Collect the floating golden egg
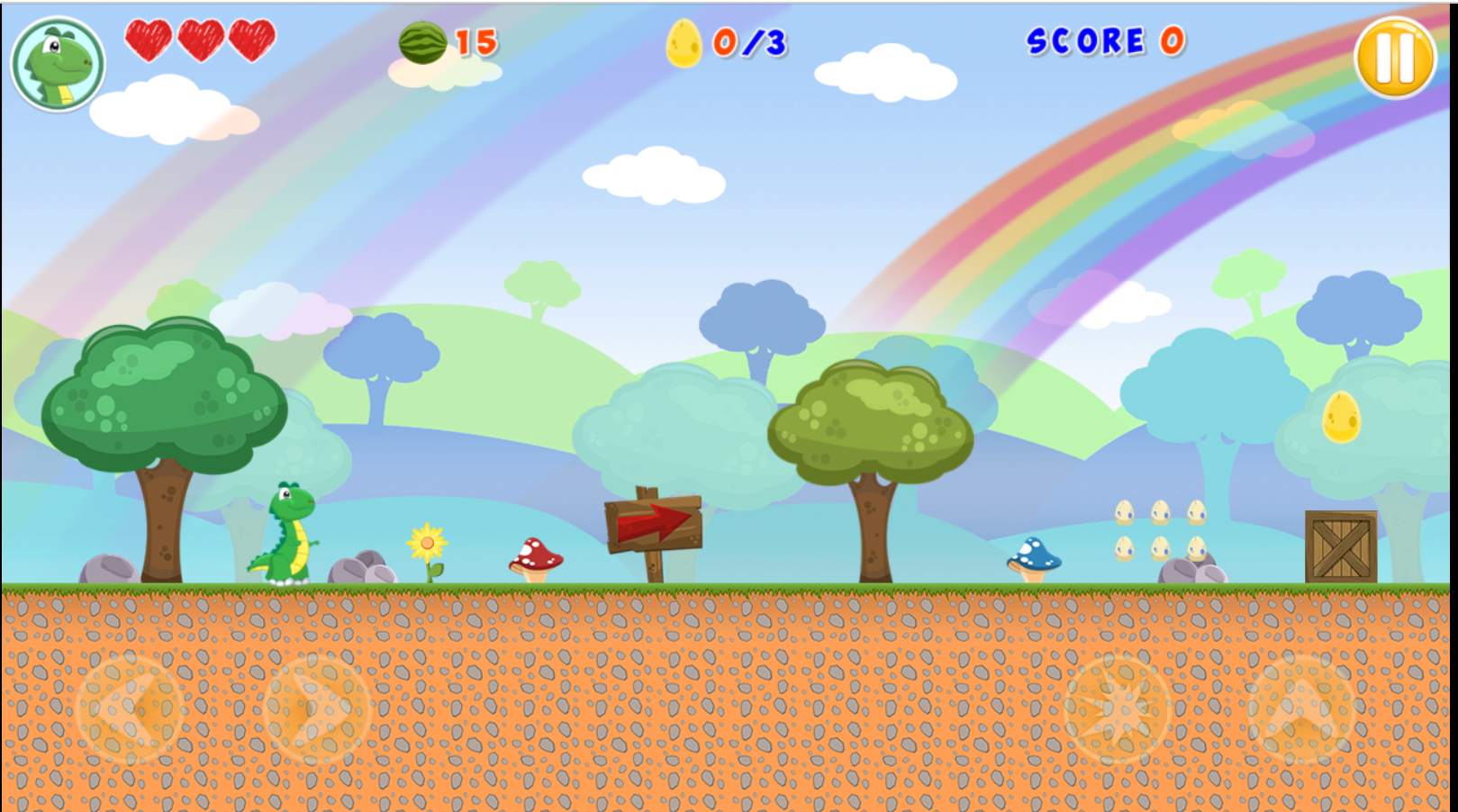The height and width of the screenshot is (812, 1458). (x=1339, y=420)
